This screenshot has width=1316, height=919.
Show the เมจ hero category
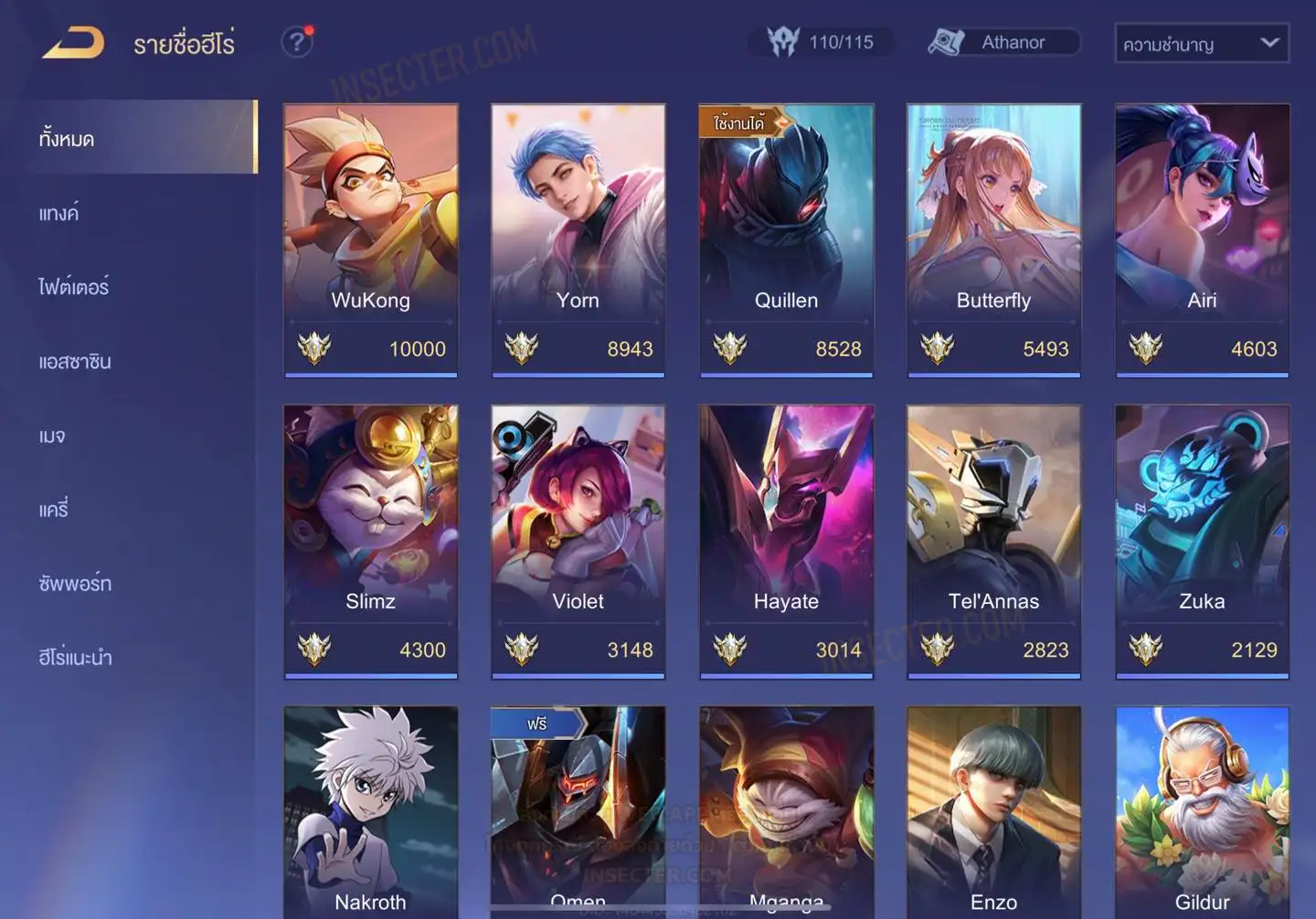52,436
